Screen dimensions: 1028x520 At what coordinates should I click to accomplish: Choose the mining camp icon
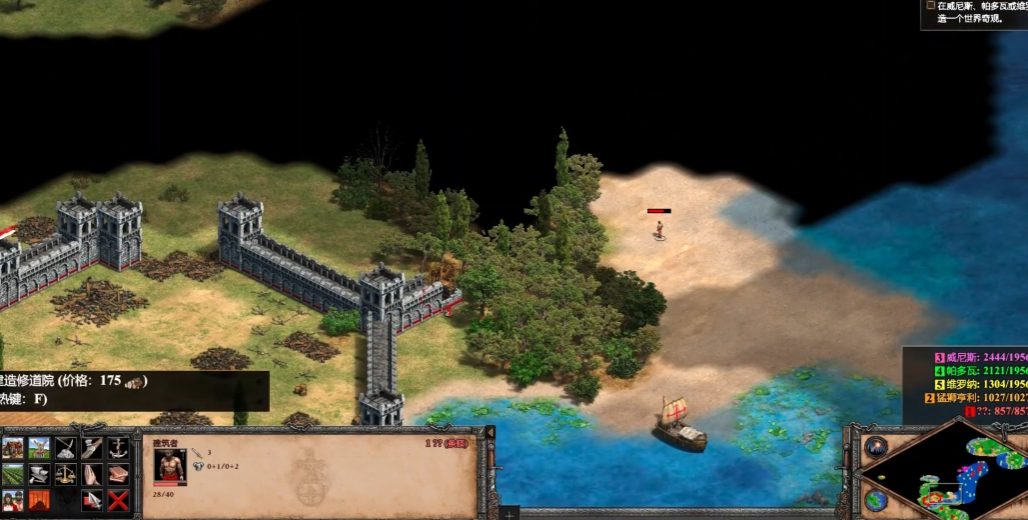point(66,448)
